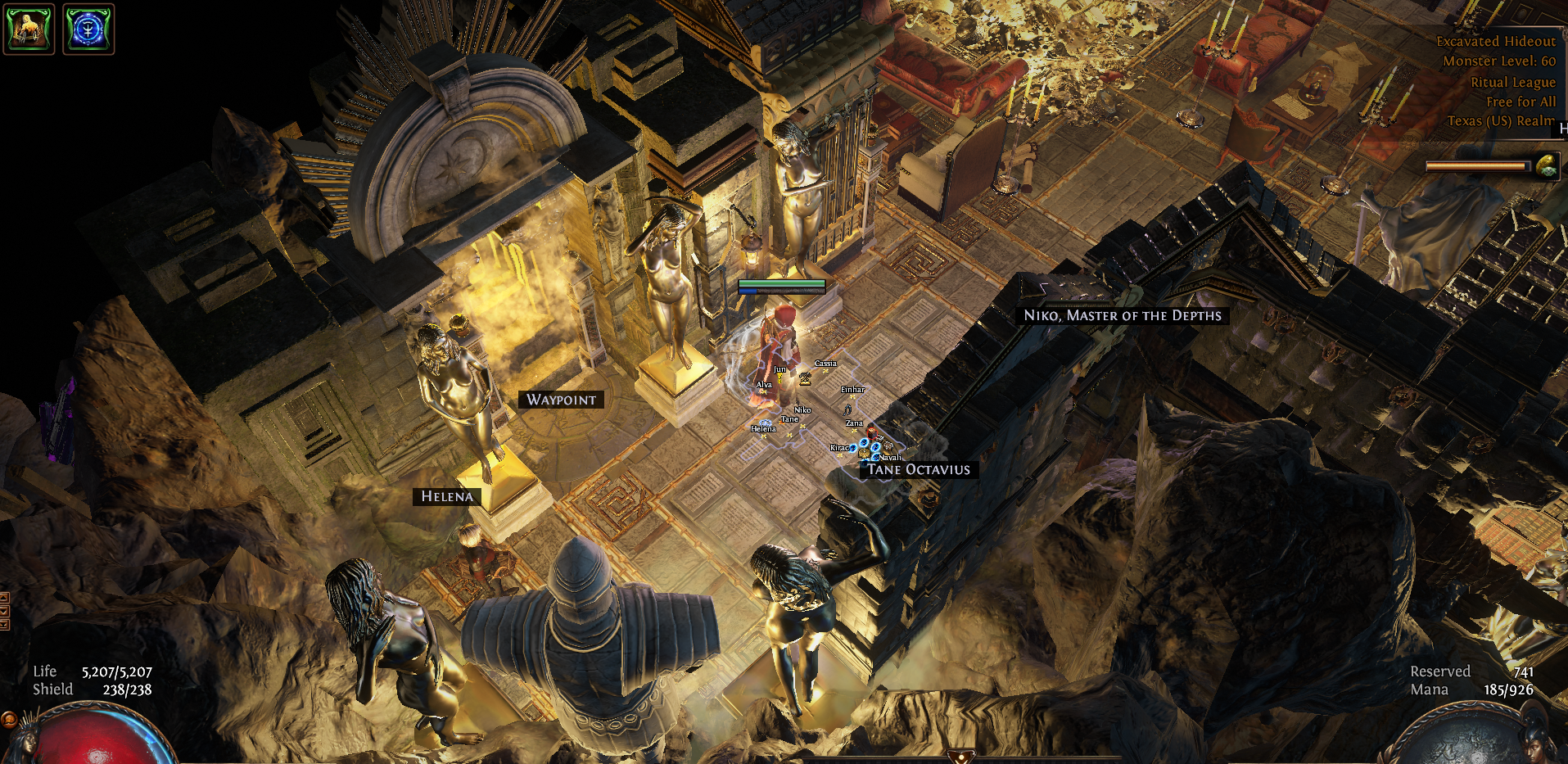The height and width of the screenshot is (764, 1568).
Task: Open the golden egg skull icon
Action: click(1546, 166)
